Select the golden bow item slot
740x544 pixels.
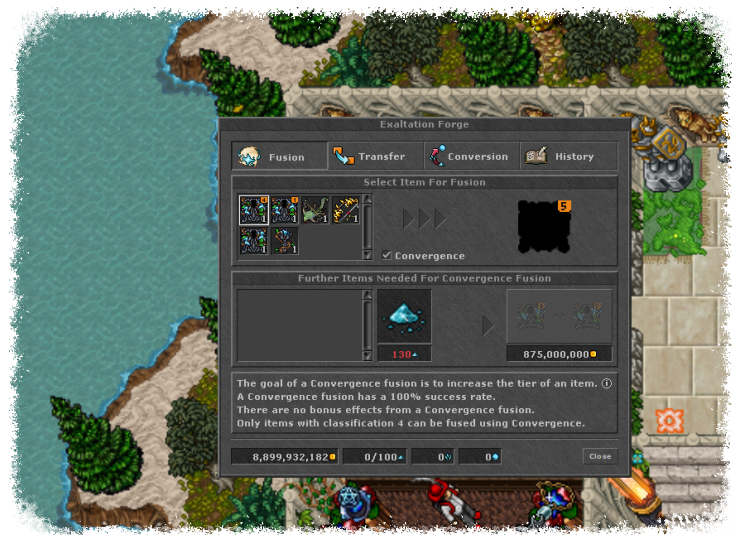coord(346,210)
